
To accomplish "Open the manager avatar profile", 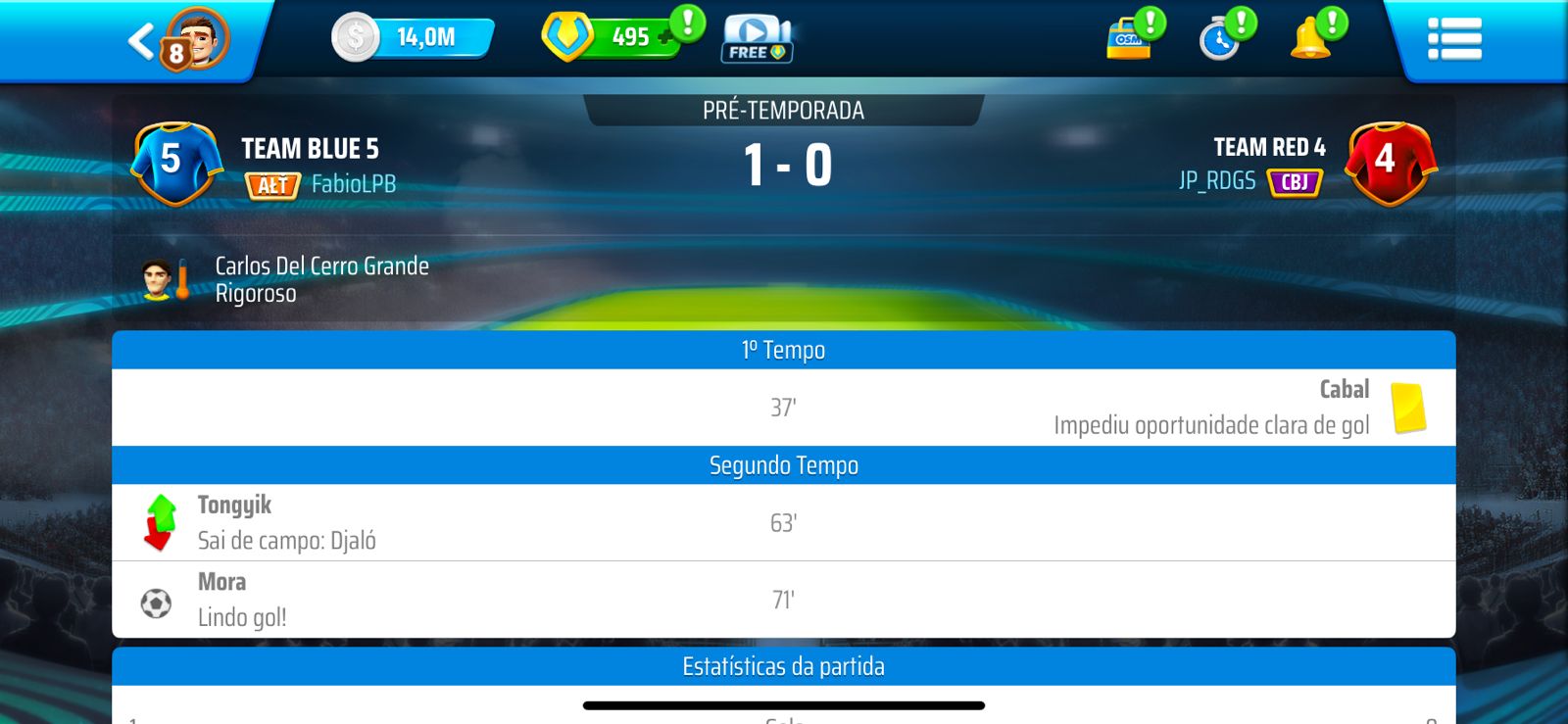I will (199, 39).
